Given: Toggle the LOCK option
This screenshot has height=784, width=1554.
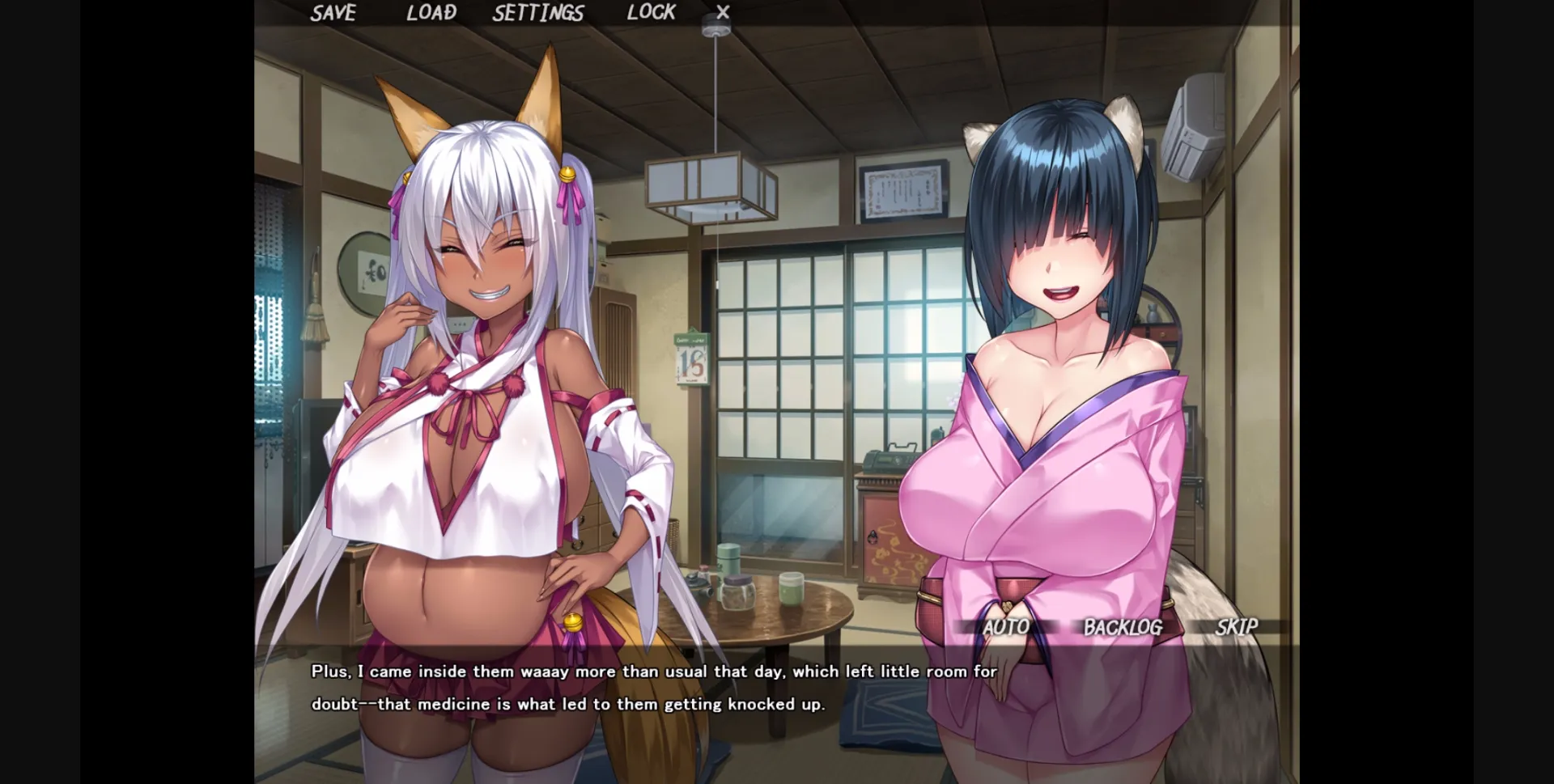Looking at the screenshot, I should click(x=651, y=13).
